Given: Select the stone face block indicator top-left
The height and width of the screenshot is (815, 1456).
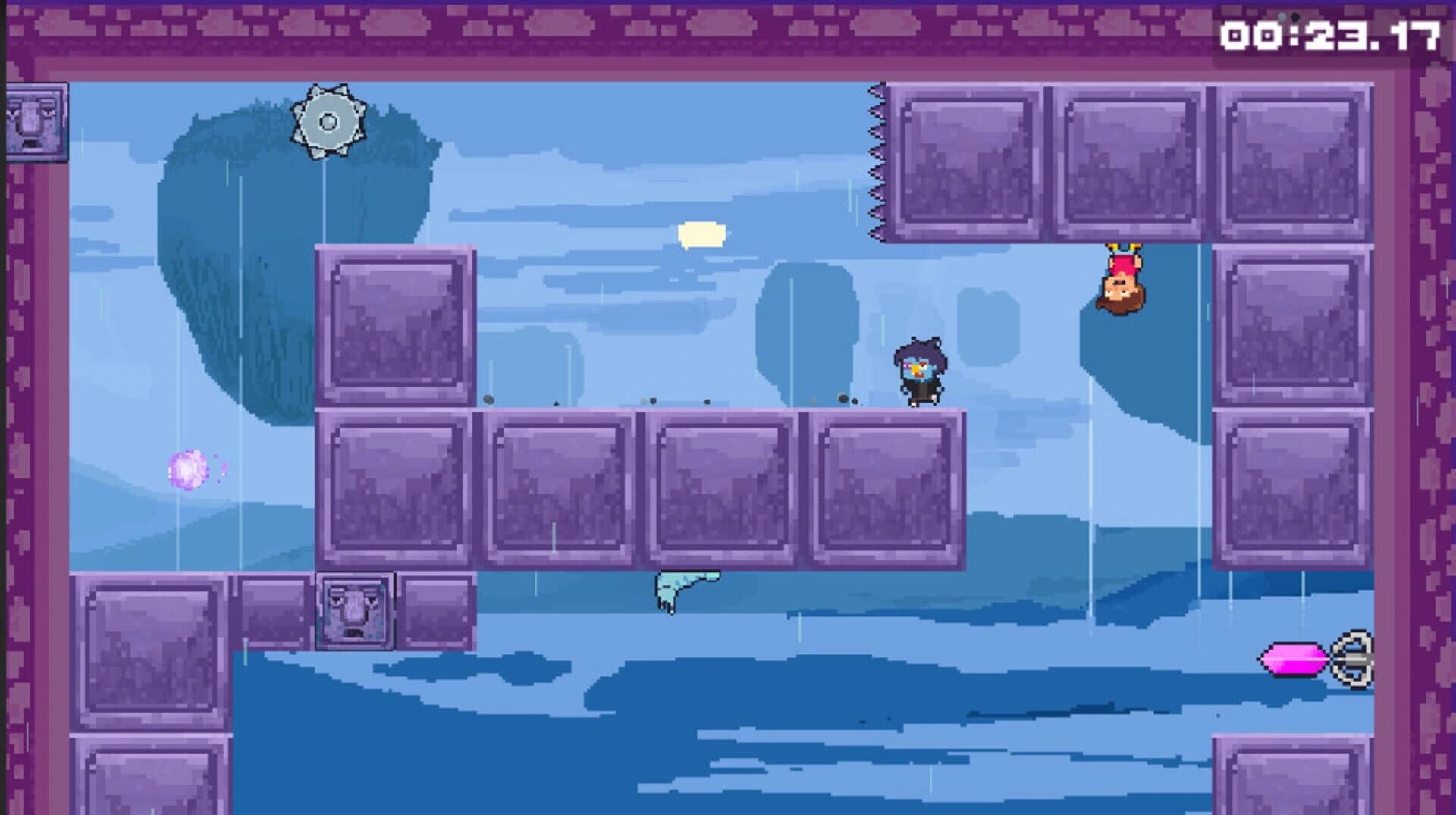Looking at the screenshot, I should click(x=36, y=121).
